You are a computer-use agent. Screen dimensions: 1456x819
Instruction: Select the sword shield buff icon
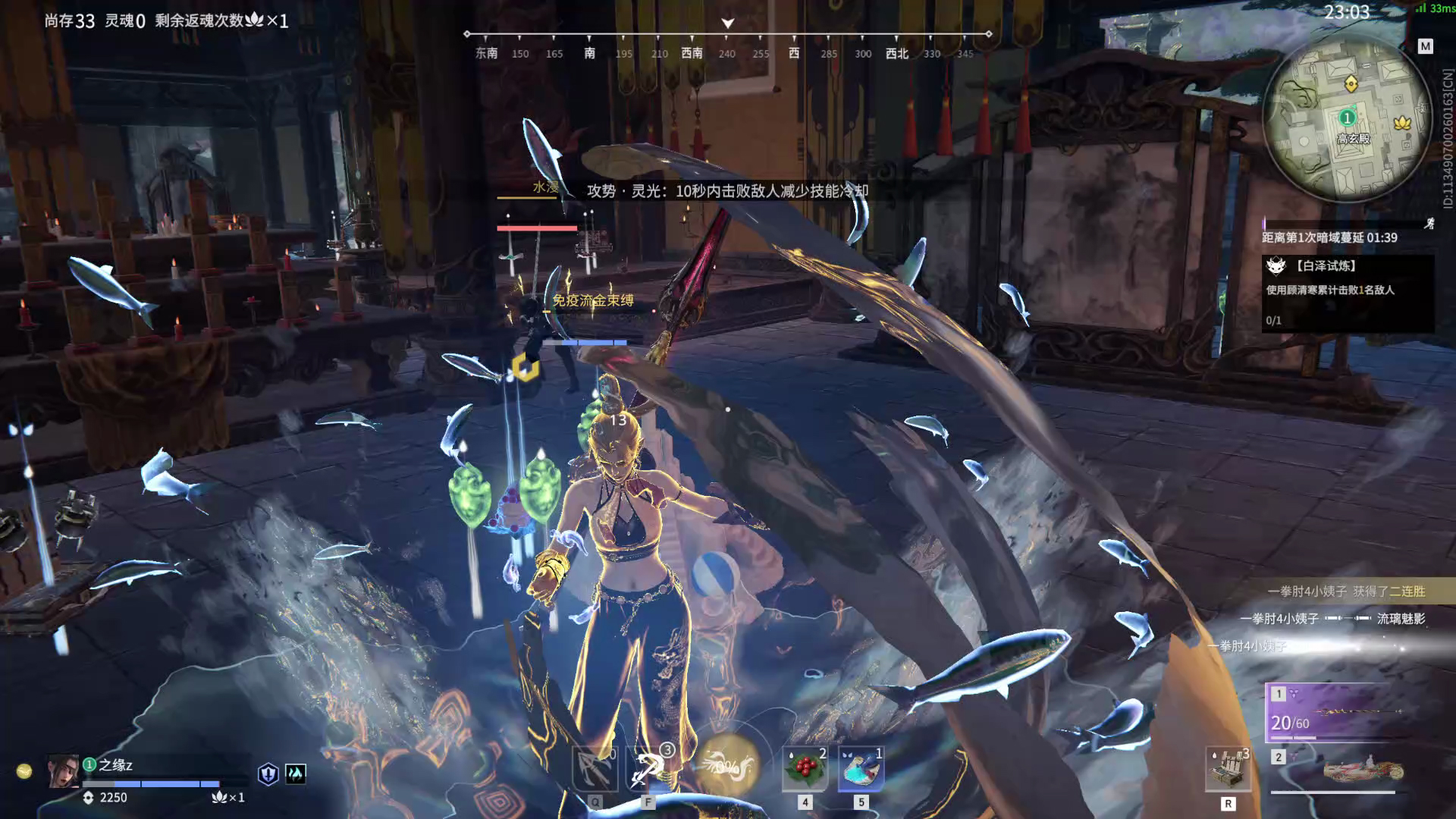coord(268,773)
